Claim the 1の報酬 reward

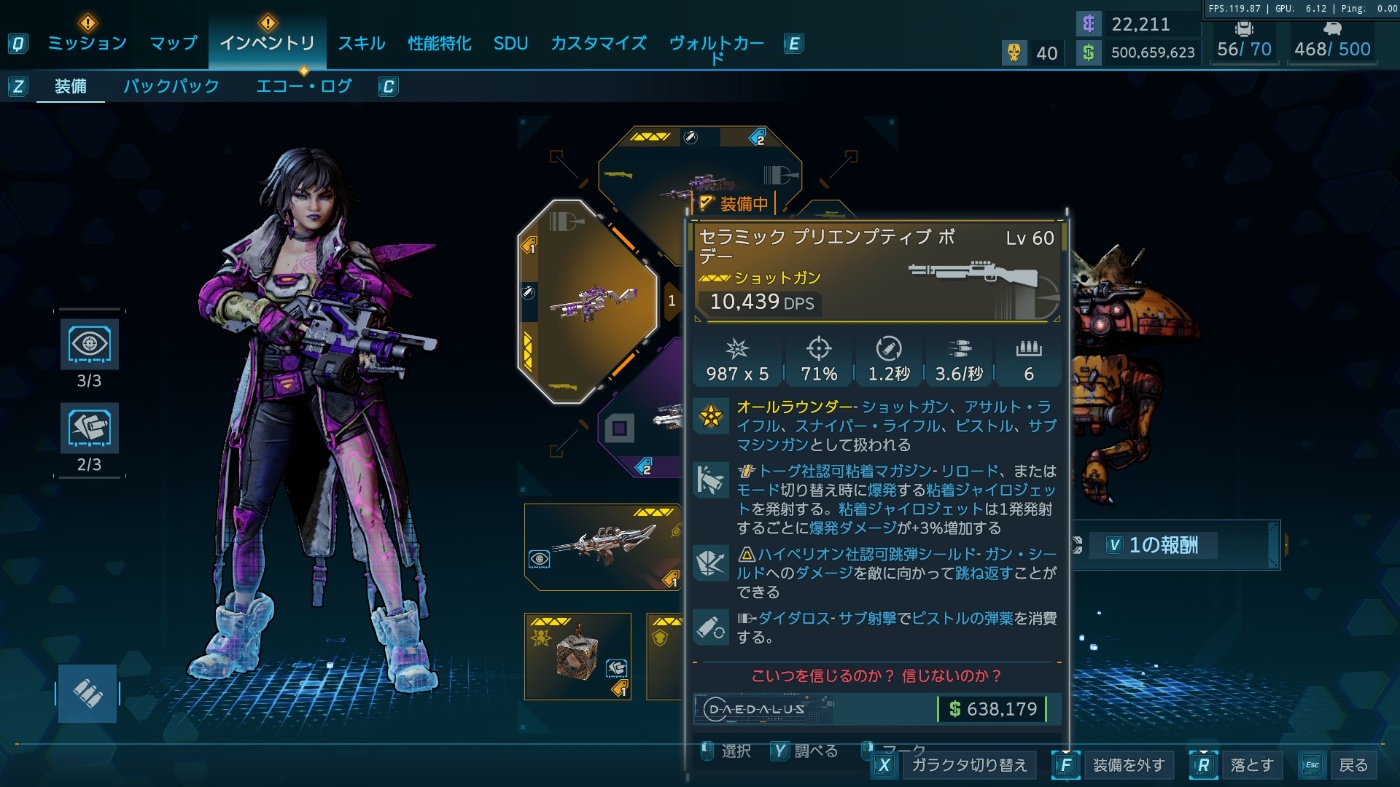coord(1163,545)
